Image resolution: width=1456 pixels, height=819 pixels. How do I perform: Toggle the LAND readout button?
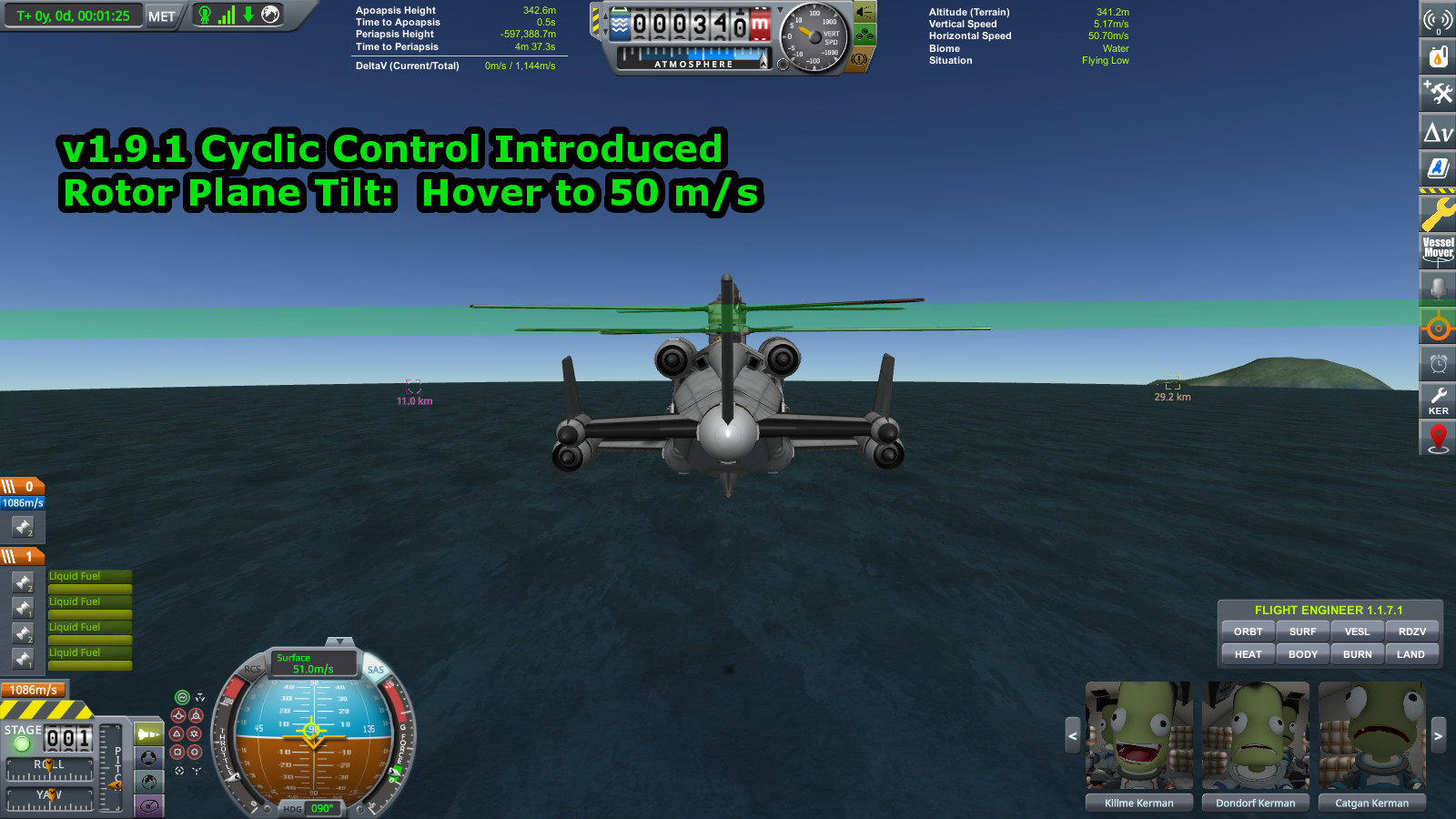(1410, 654)
